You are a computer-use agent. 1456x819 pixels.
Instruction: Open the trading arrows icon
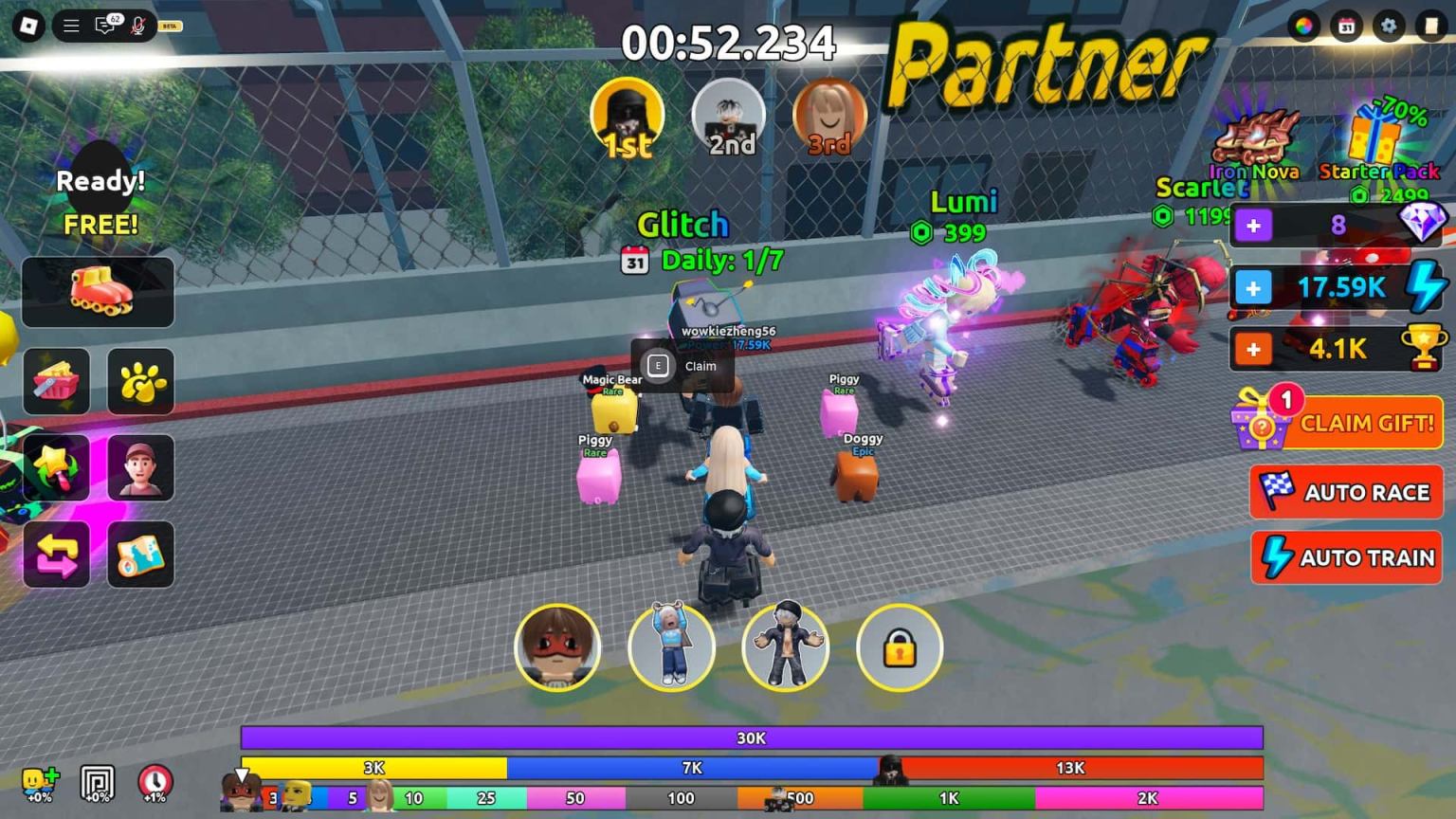56,555
